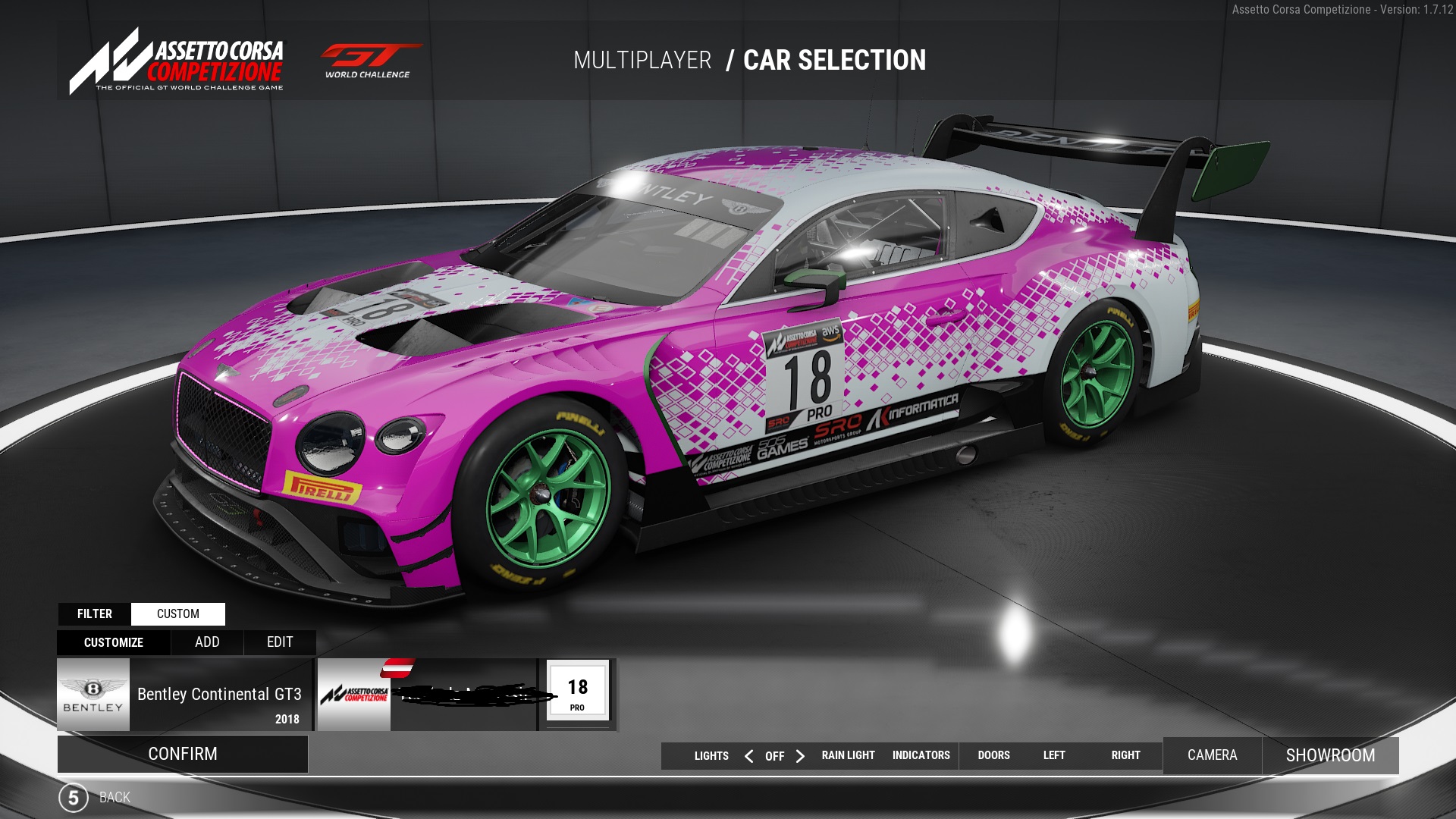
Task: Toggle the Rain Light
Action: click(x=848, y=755)
